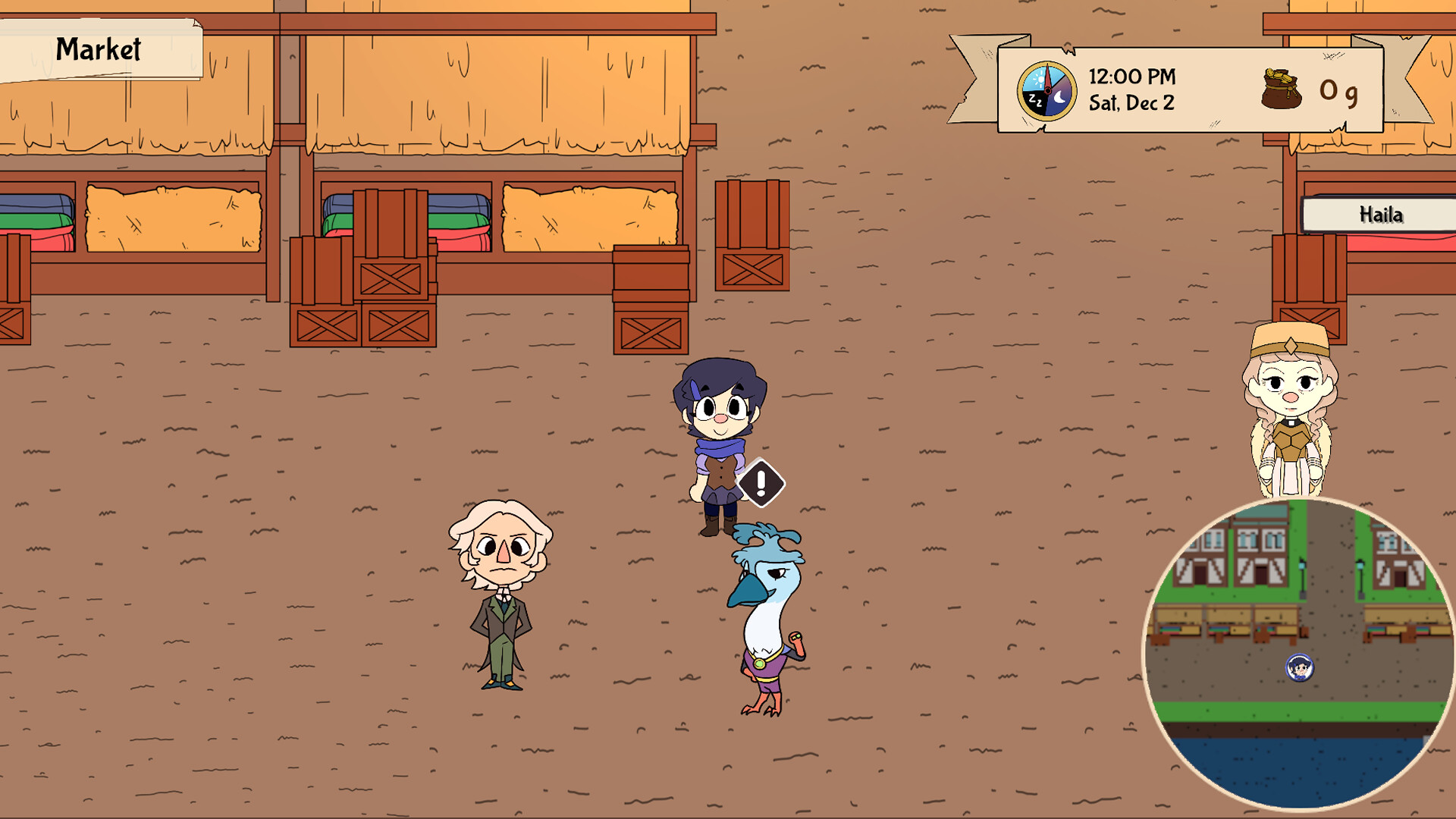Click the sleep 'zz' symbol on the clock
Screen dimensions: 1456x819
click(1036, 100)
